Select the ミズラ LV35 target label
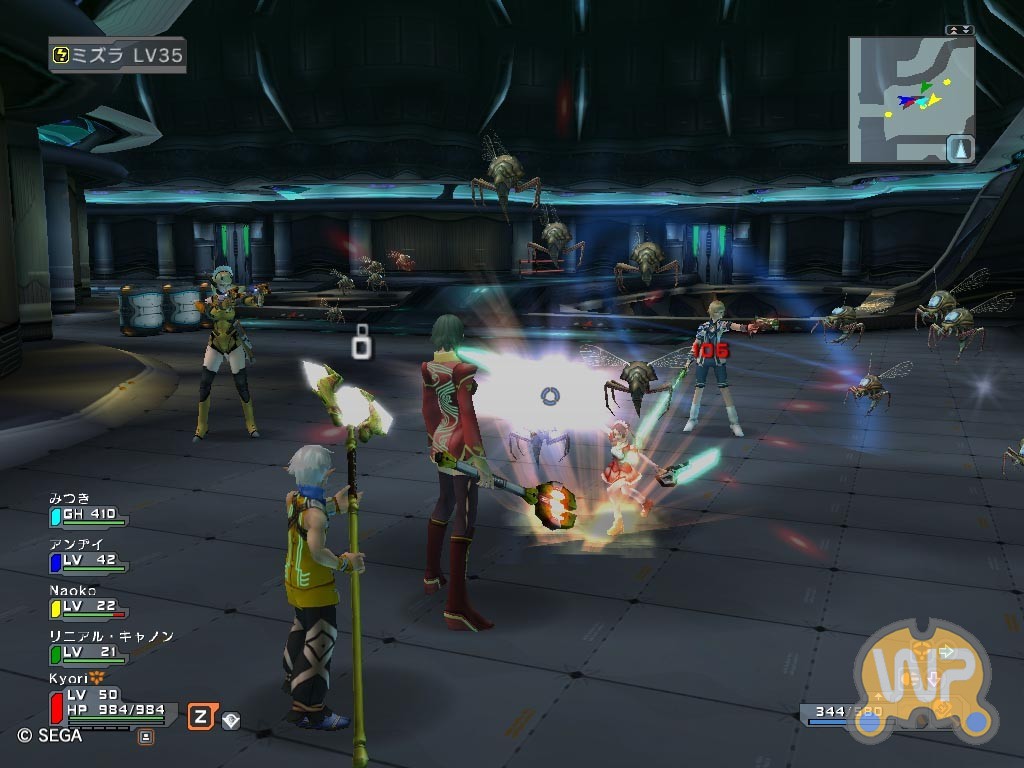 coord(118,55)
